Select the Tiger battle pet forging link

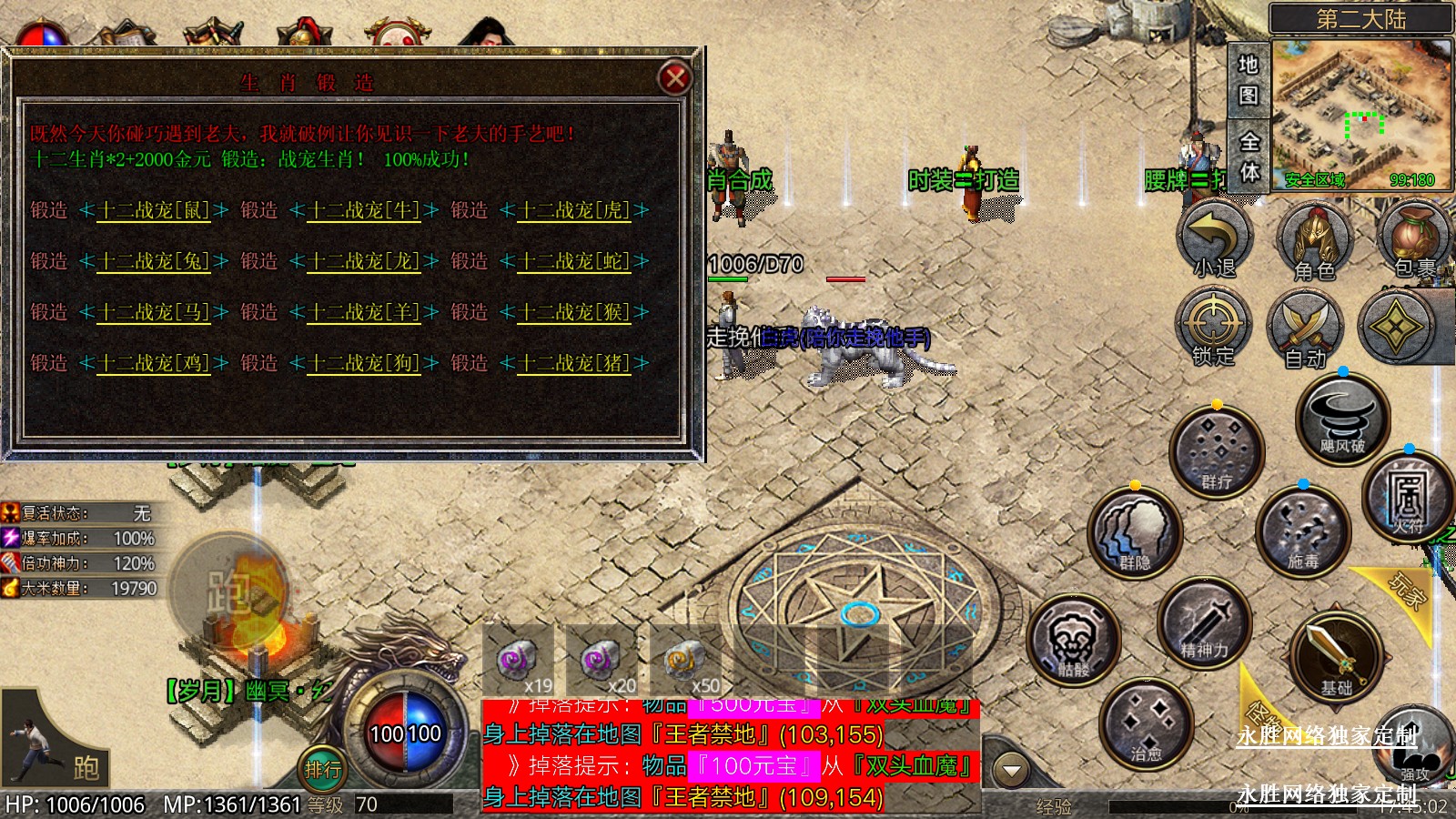pos(574,210)
